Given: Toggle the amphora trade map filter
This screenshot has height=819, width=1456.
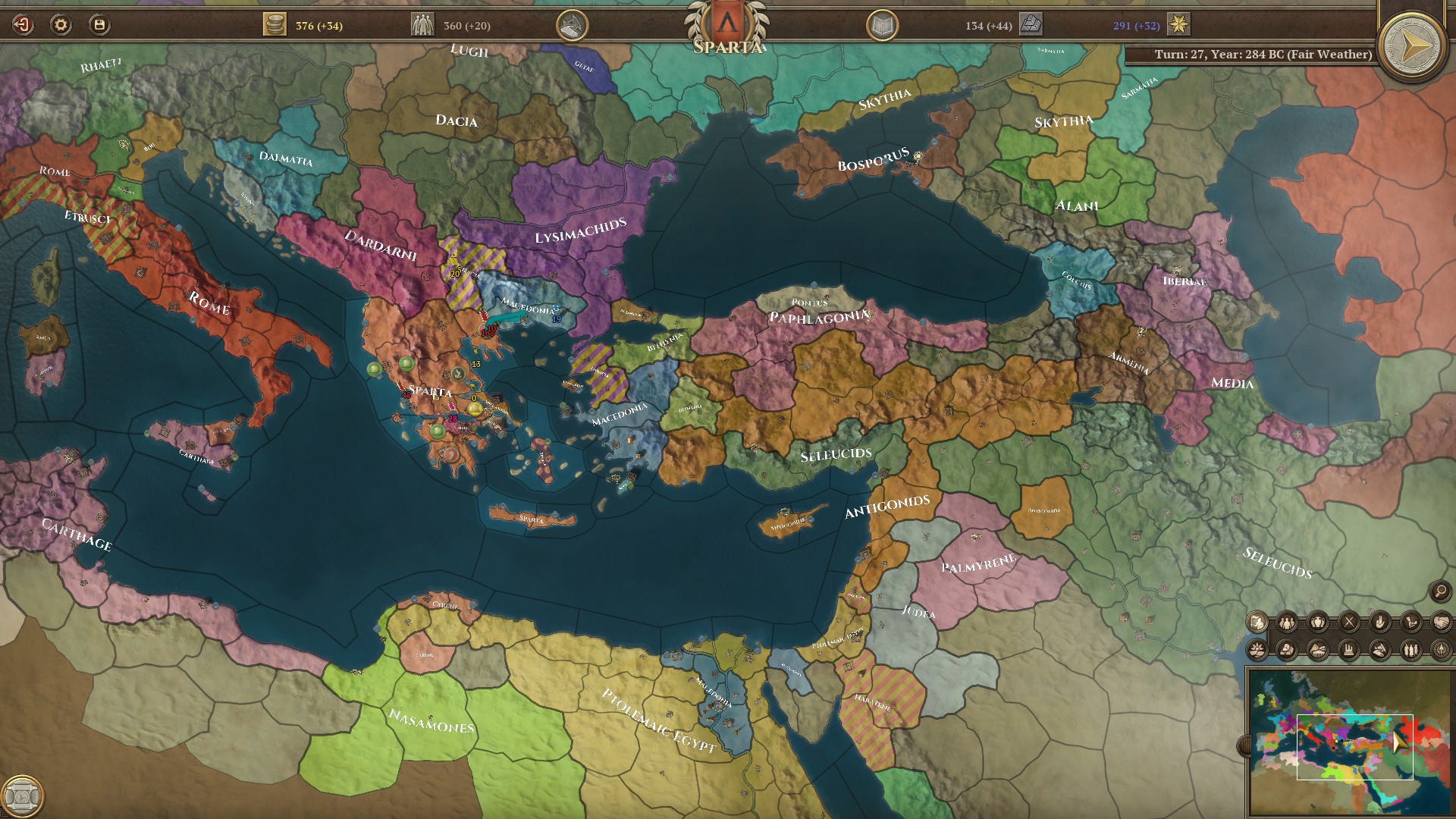Looking at the screenshot, I should (x=1319, y=622).
